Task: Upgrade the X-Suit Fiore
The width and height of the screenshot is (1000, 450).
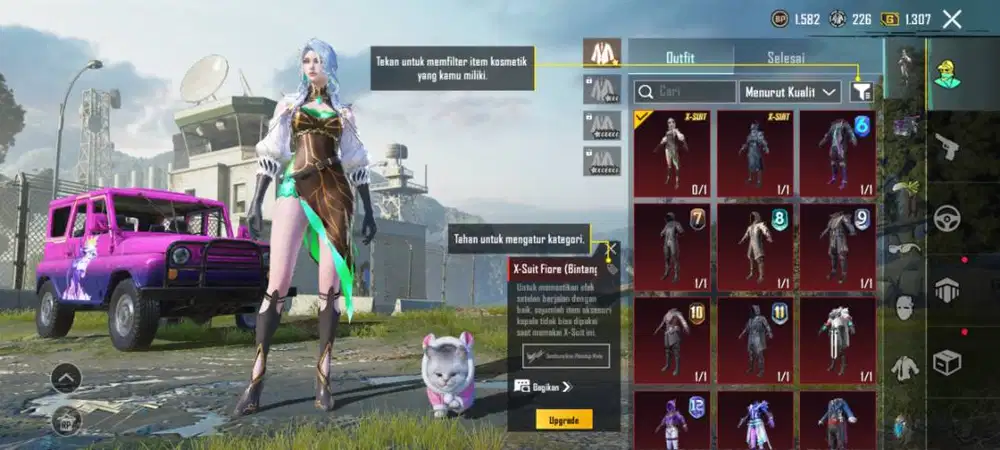Action: pos(563,418)
